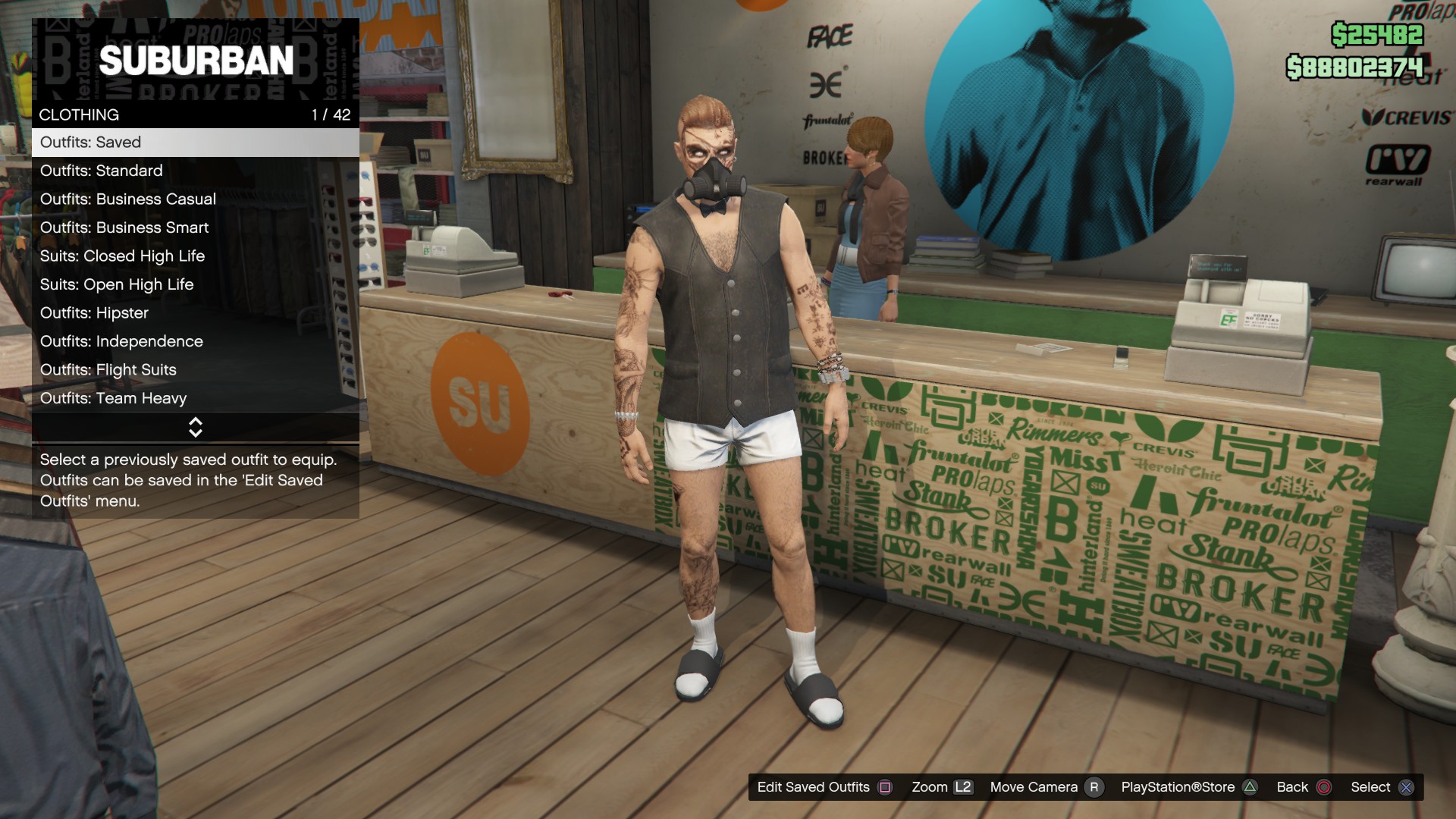1456x819 pixels.
Task: Open Outfits: Standard
Action: point(195,171)
